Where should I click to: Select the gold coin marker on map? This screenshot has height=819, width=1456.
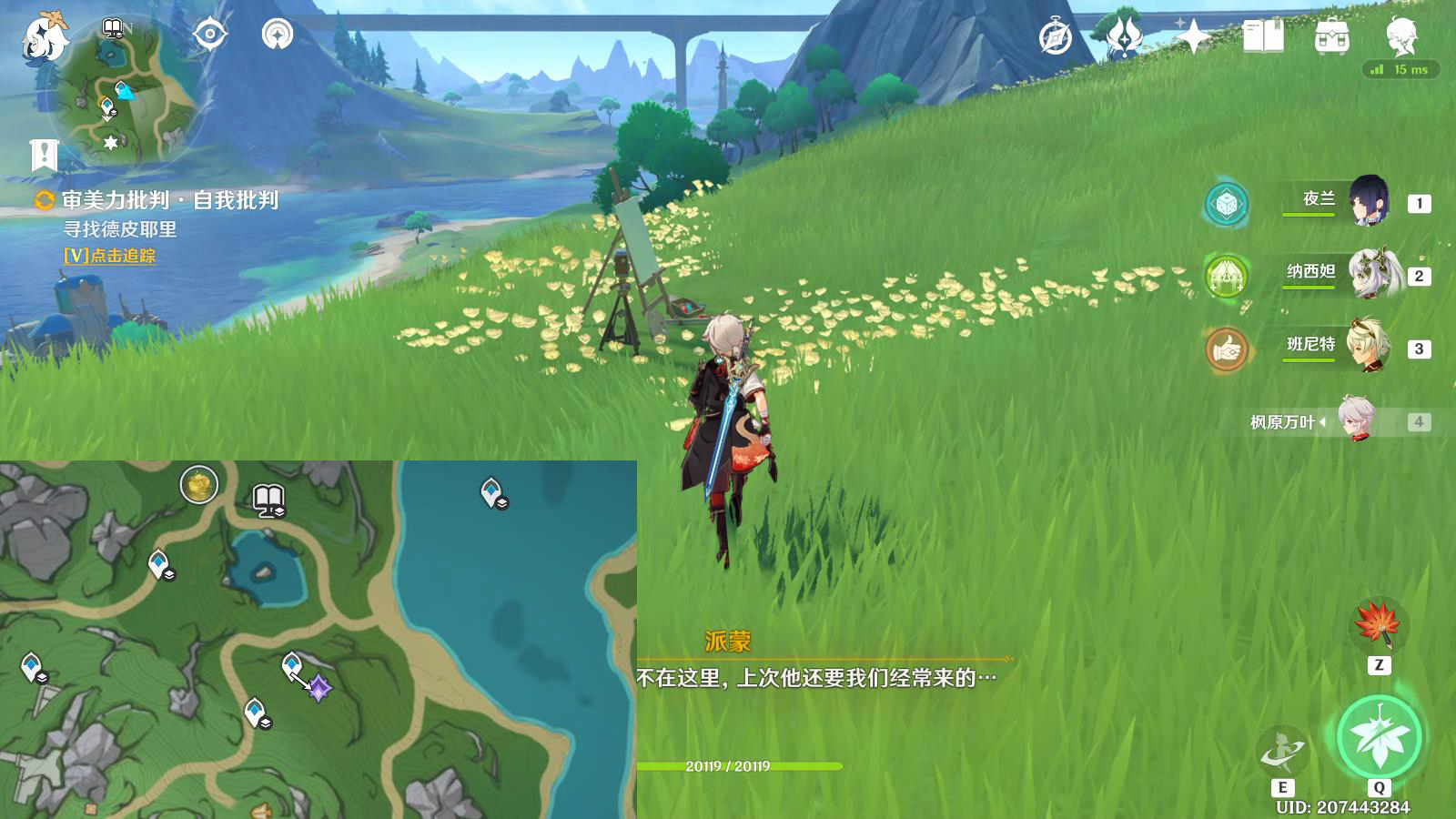198,484
